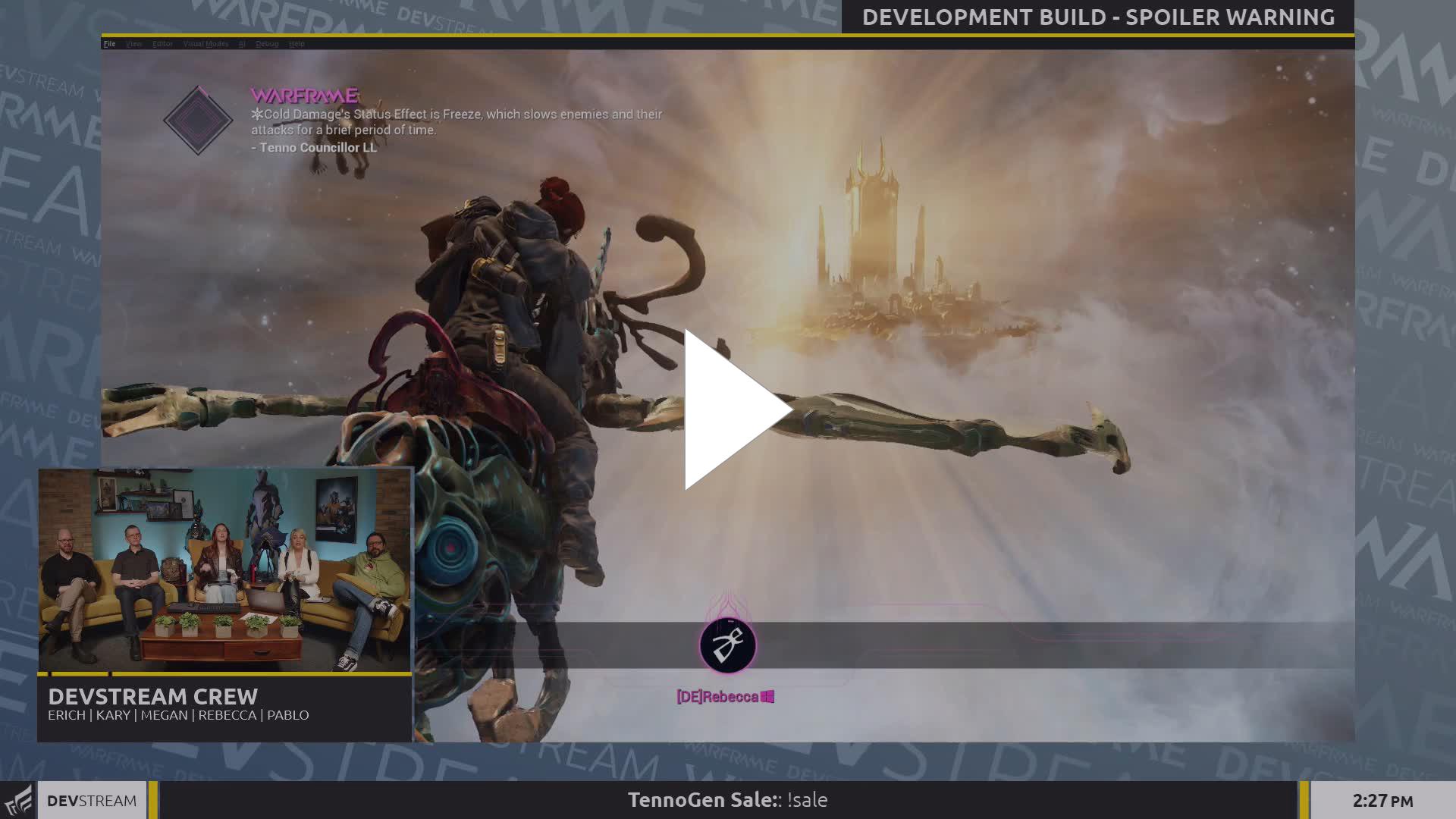Image resolution: width=1456 pixels, height=819 pixels.
Task: Open the View menu
Action: 134,44
